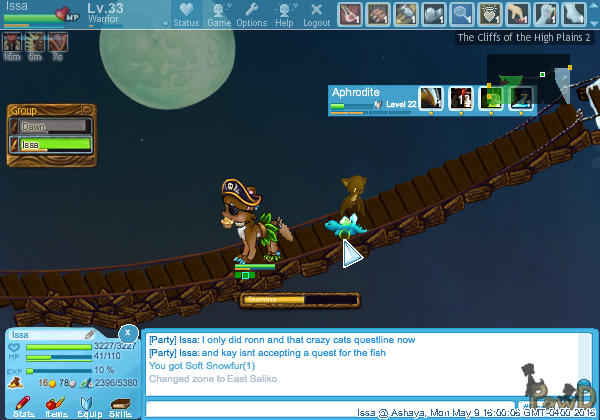Select Dawn in the Group list
Screen dimensions: 600x420
[x=50, y=127]
